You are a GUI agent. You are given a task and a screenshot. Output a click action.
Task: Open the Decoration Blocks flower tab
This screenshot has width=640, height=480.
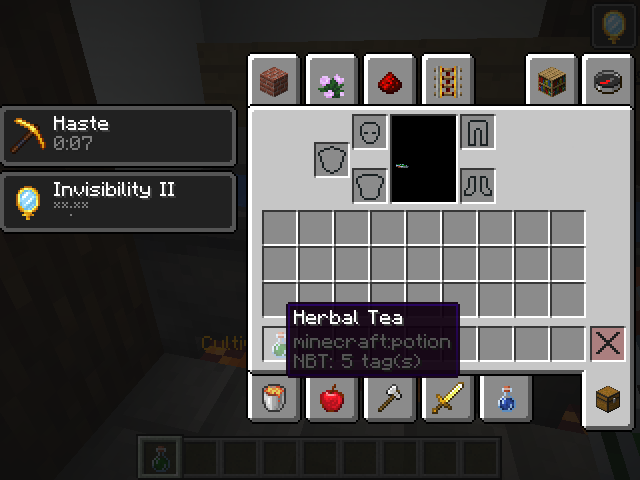pos(331,80)
